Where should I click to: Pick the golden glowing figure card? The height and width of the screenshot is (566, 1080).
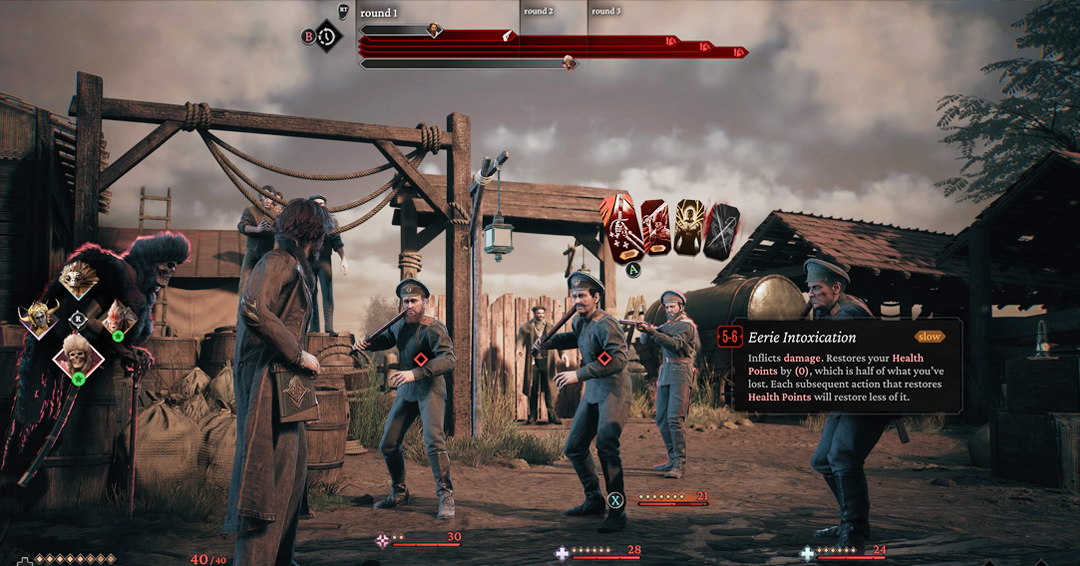tap(688, 228)
